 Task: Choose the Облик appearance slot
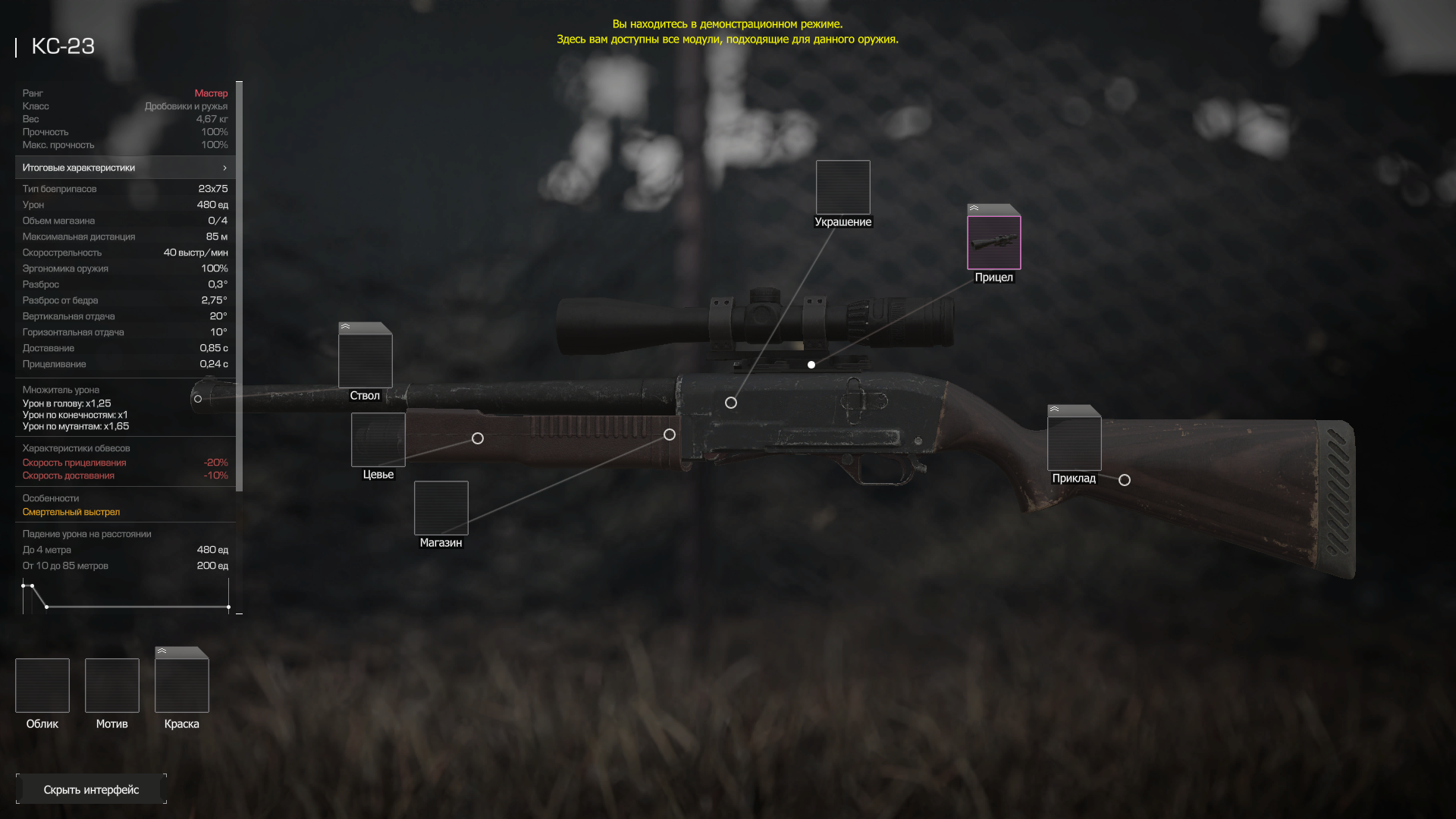point(42,686)
